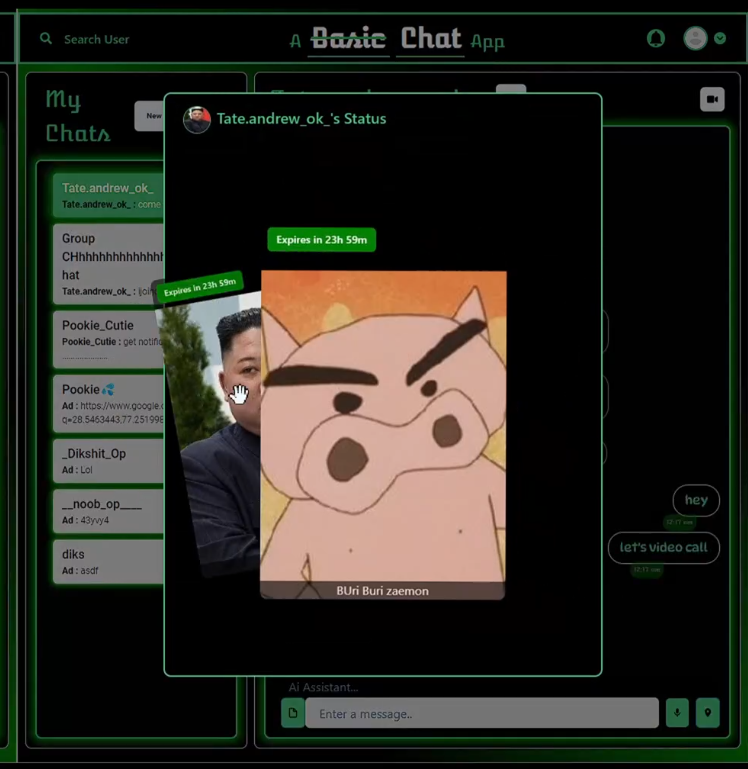Open the notifications bell
748x769 pixels.
656,38
